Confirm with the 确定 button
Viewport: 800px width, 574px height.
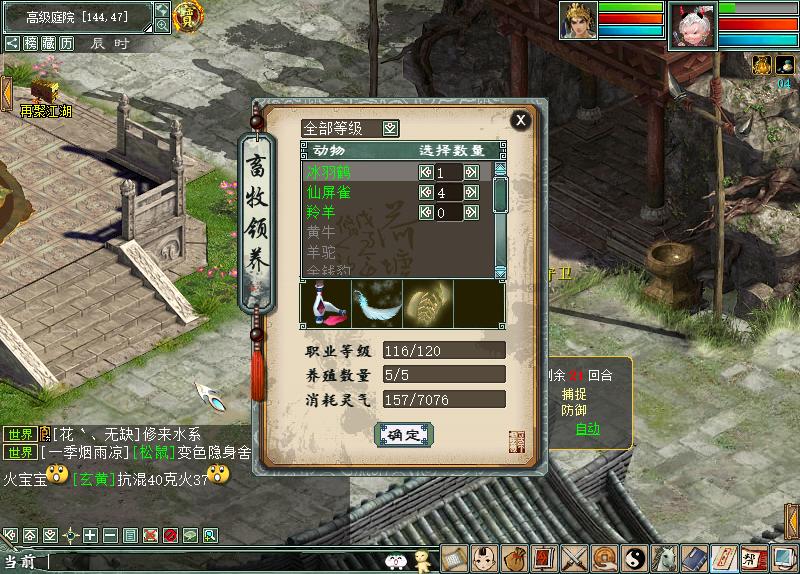pos(404,434)
